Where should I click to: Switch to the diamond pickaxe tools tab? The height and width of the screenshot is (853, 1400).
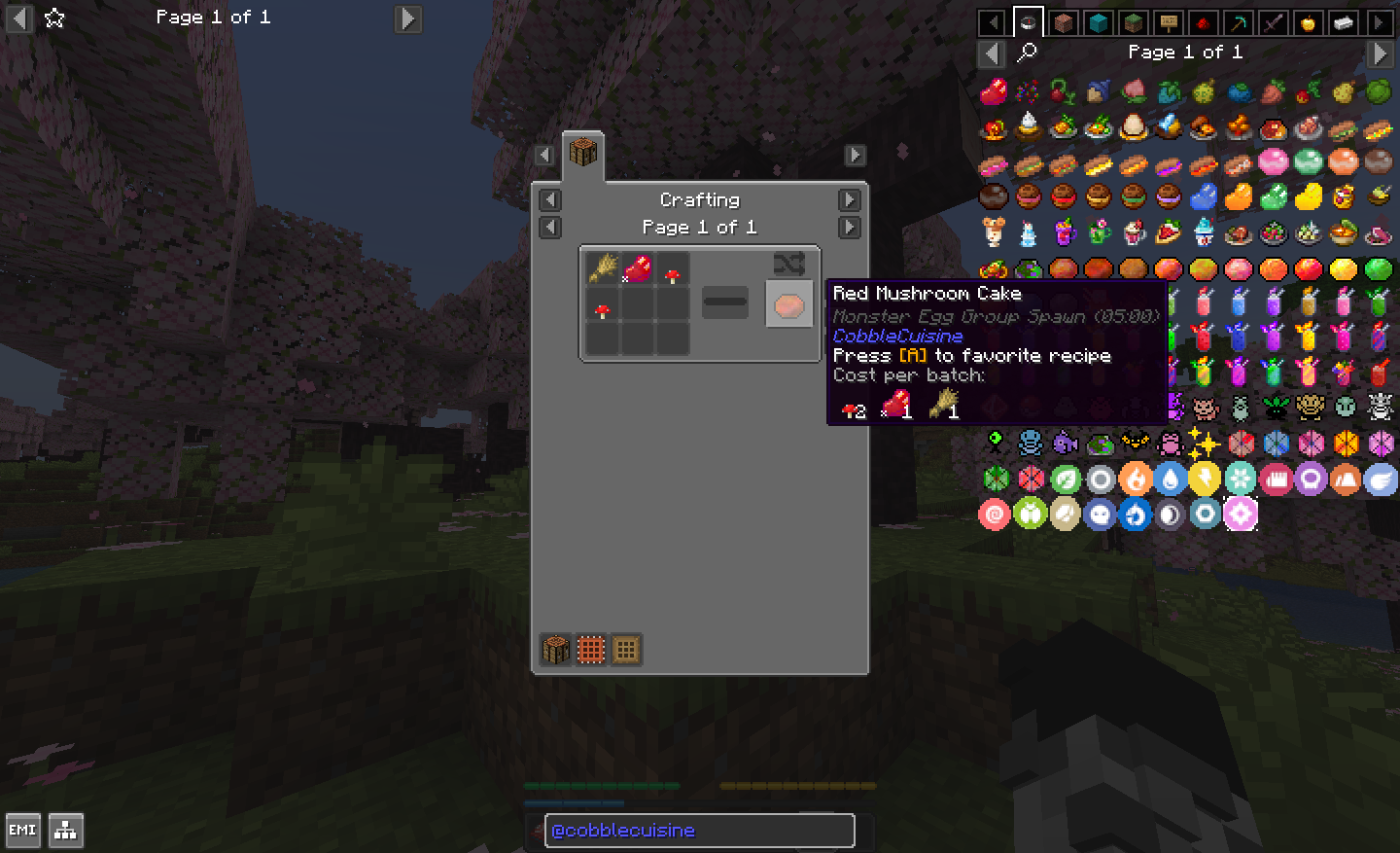point(1238,22)
